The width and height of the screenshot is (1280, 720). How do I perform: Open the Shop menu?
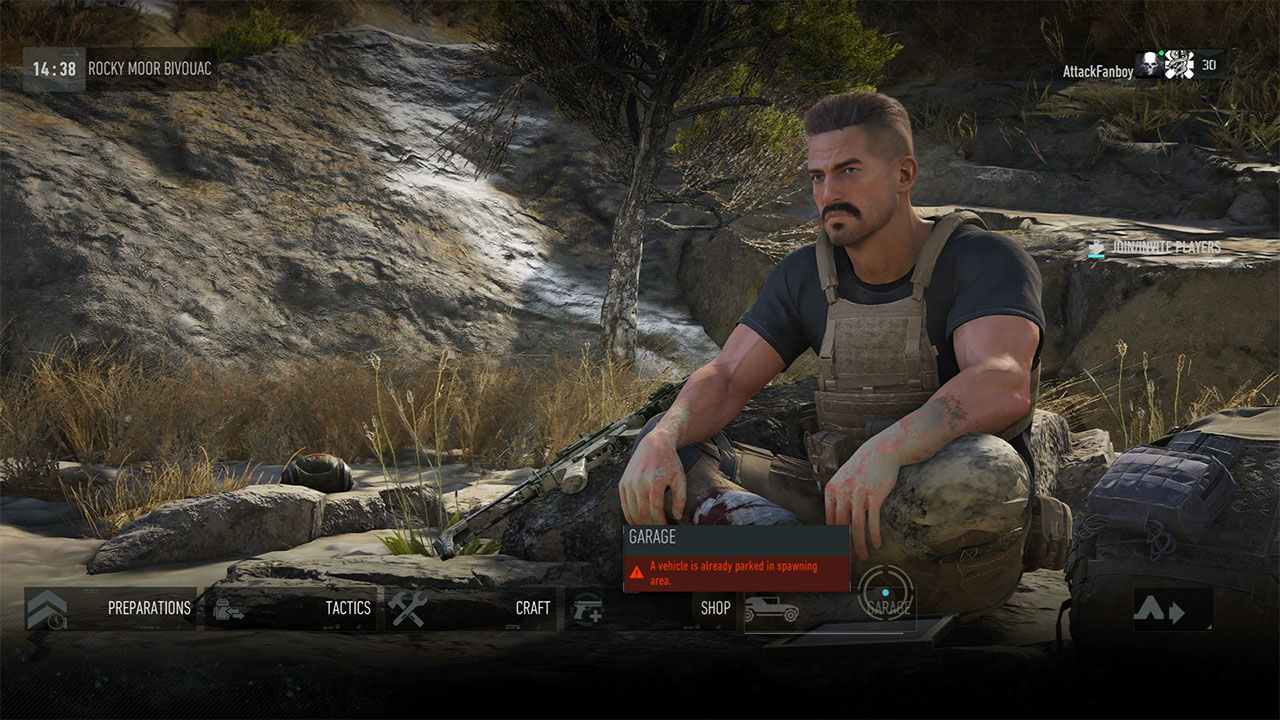(715, 608)
